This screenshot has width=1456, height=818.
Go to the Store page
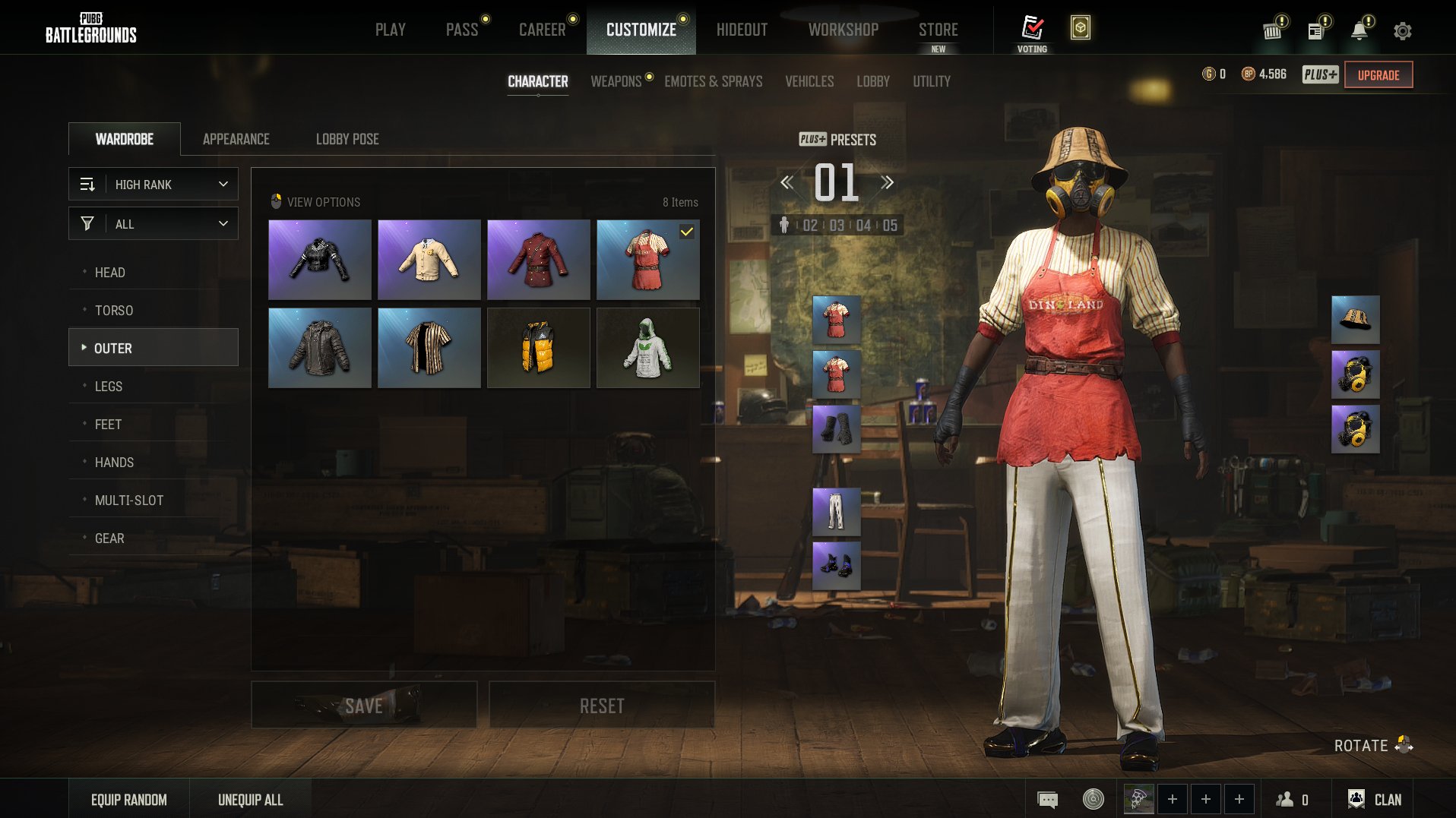click(938, 30)
